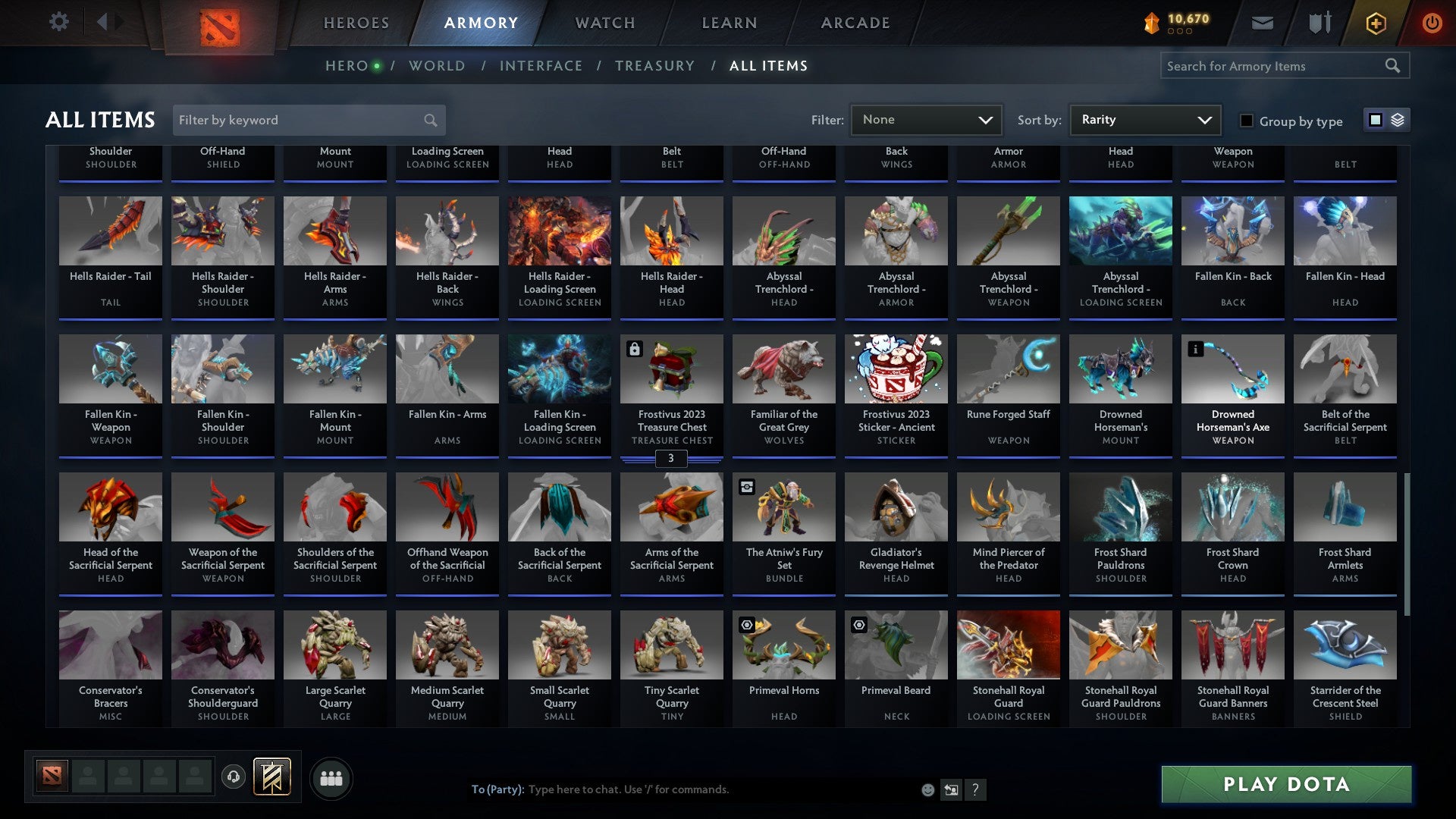Go to the TREASURY breadcrumb link
Screen dimensions: 1456x819
pos(654,65)
